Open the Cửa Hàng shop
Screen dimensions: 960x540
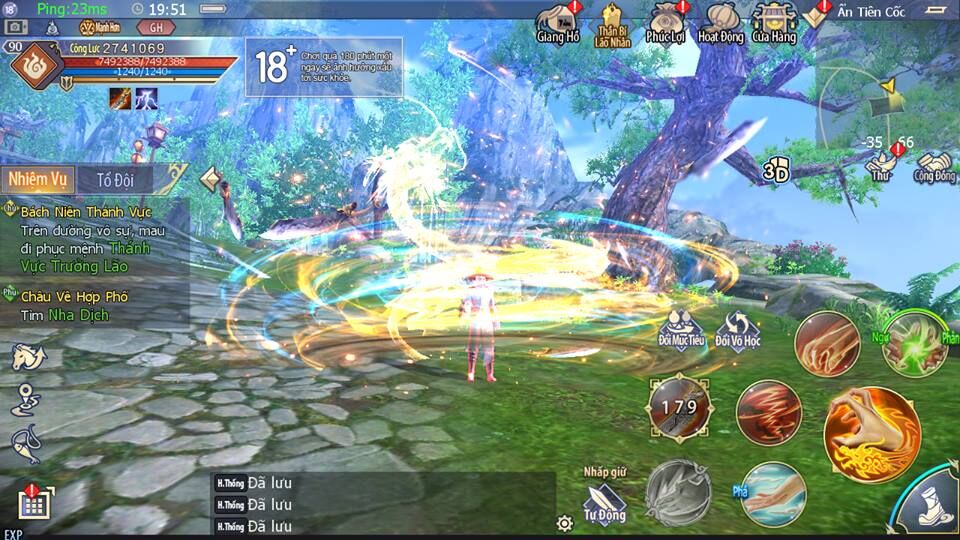point(775,22)
